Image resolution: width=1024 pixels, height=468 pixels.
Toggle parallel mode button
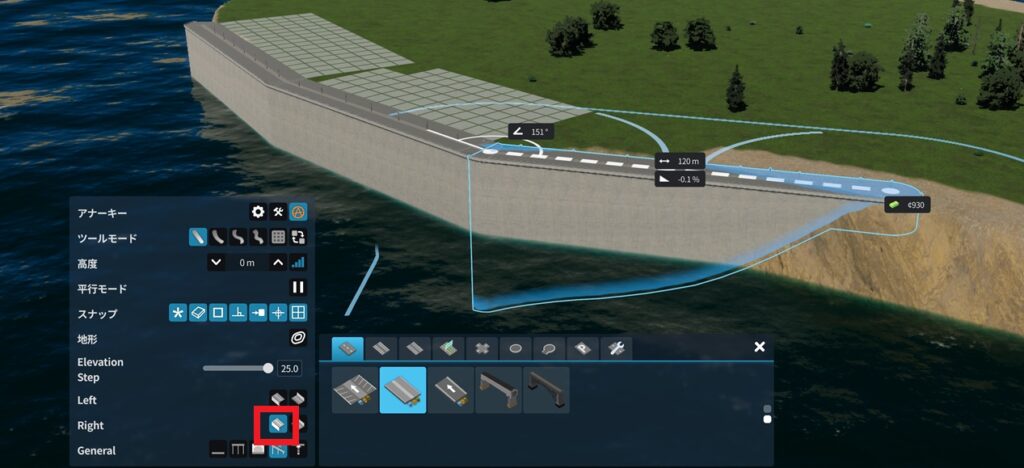coord(297,288)
